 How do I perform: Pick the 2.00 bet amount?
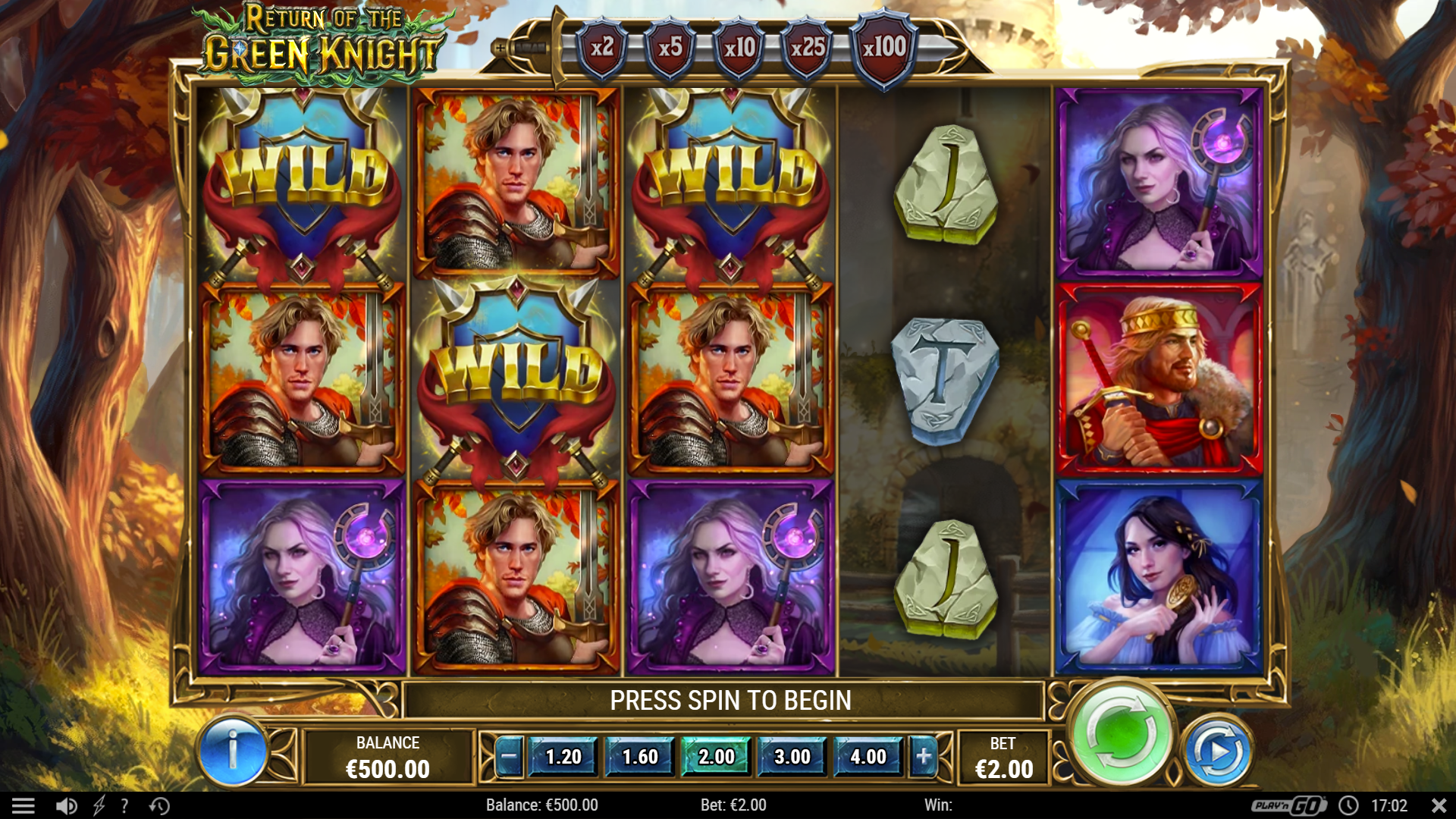[716, 756]
